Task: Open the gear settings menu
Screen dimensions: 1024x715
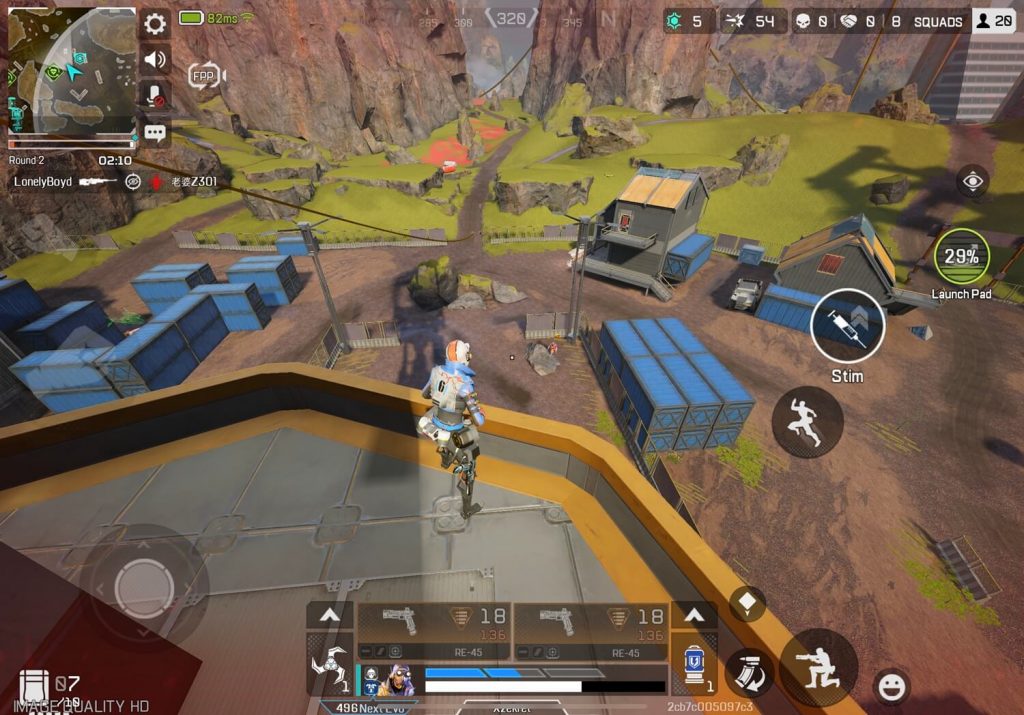Action: point(155,24)
